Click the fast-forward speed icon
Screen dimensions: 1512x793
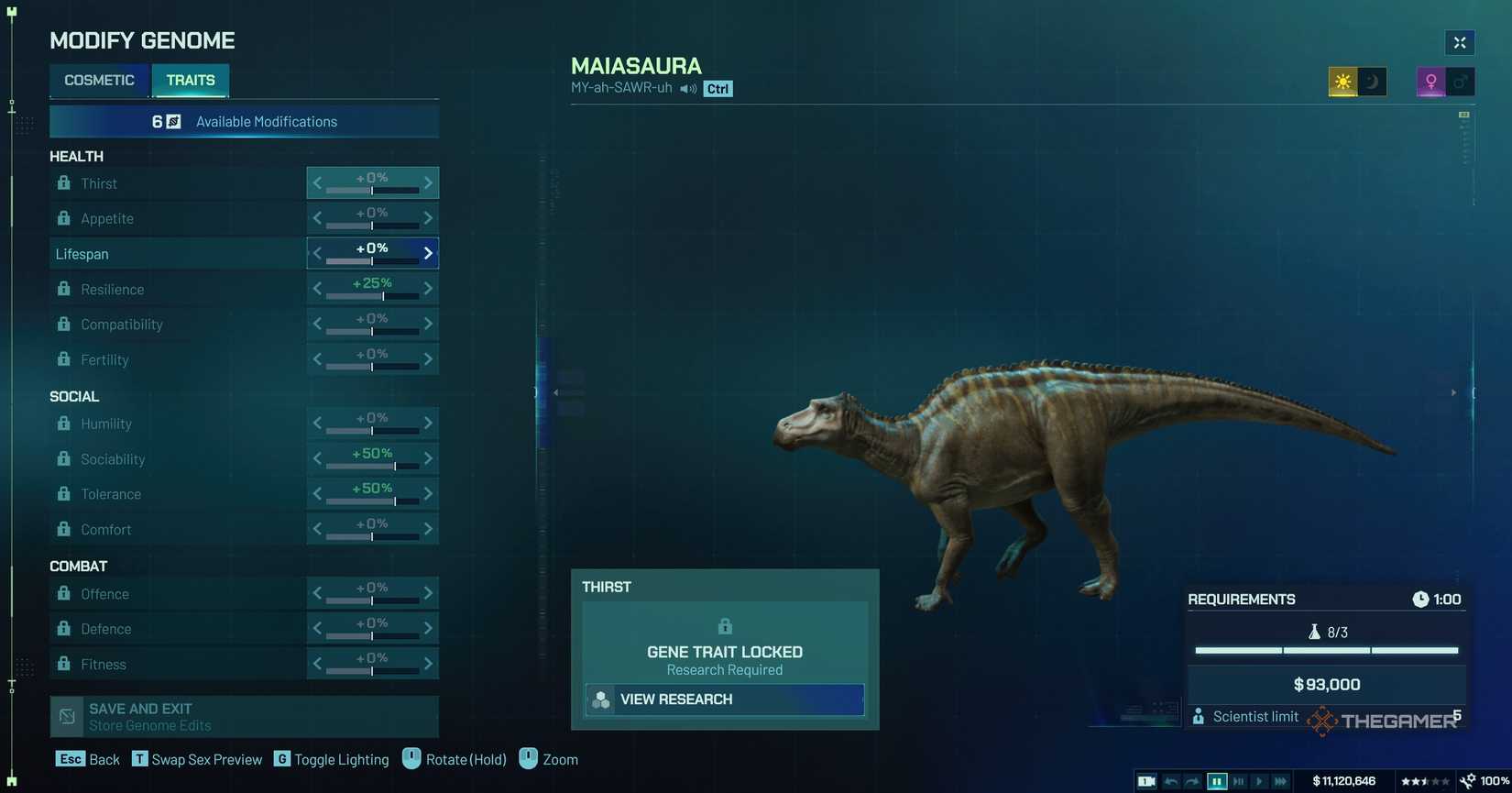click(1280, 781)
